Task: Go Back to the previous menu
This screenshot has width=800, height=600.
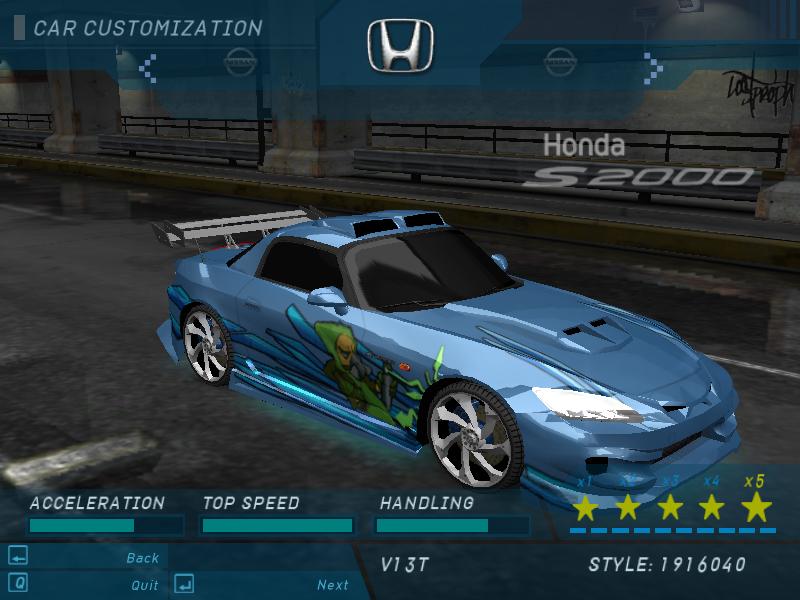Action: (143, 558)
